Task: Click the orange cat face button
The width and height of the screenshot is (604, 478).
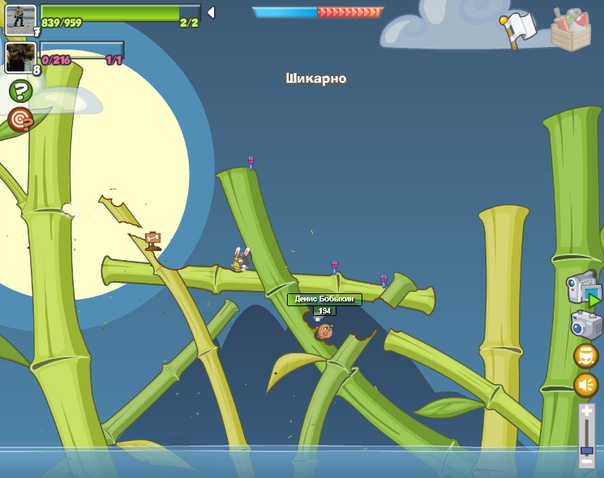Action: (x=586, y=355)
